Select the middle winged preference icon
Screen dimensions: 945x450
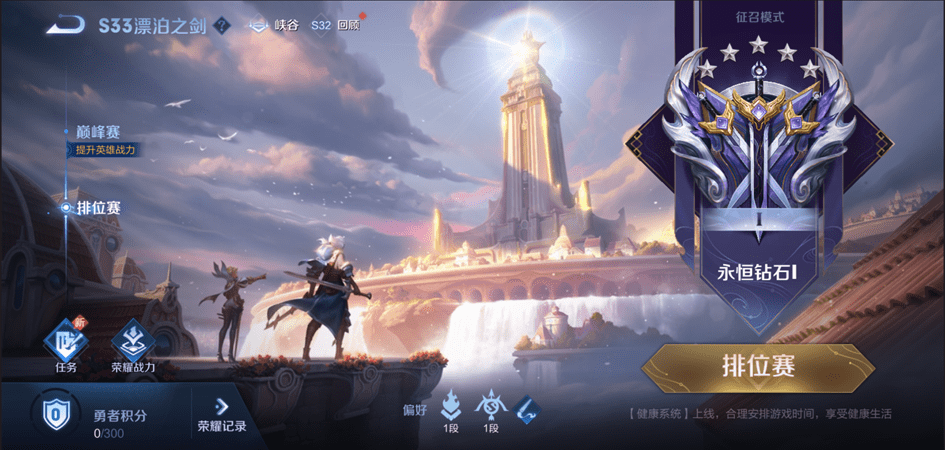point(490,405)
